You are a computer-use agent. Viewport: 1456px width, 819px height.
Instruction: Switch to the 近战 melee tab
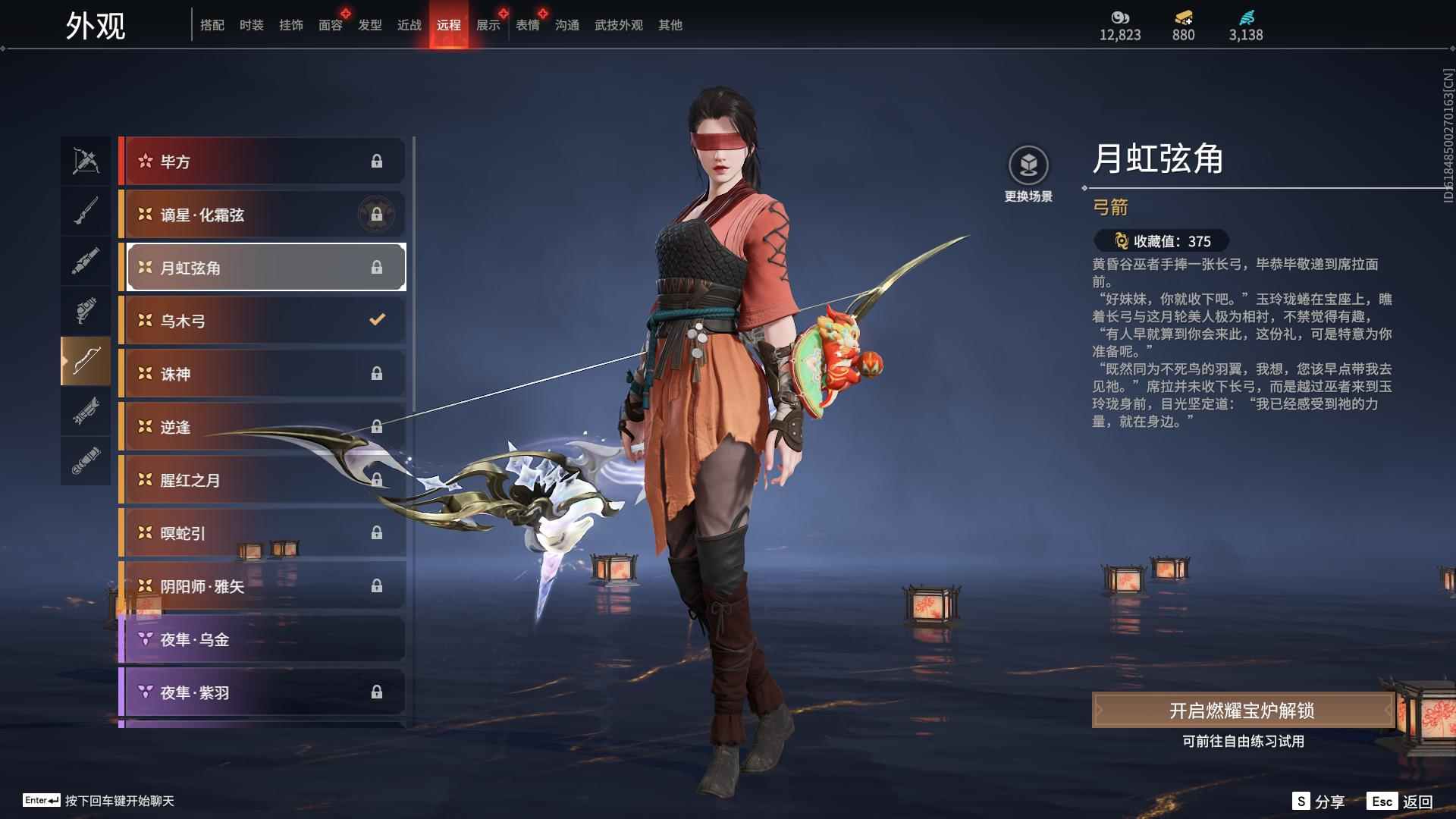(409, 24)
